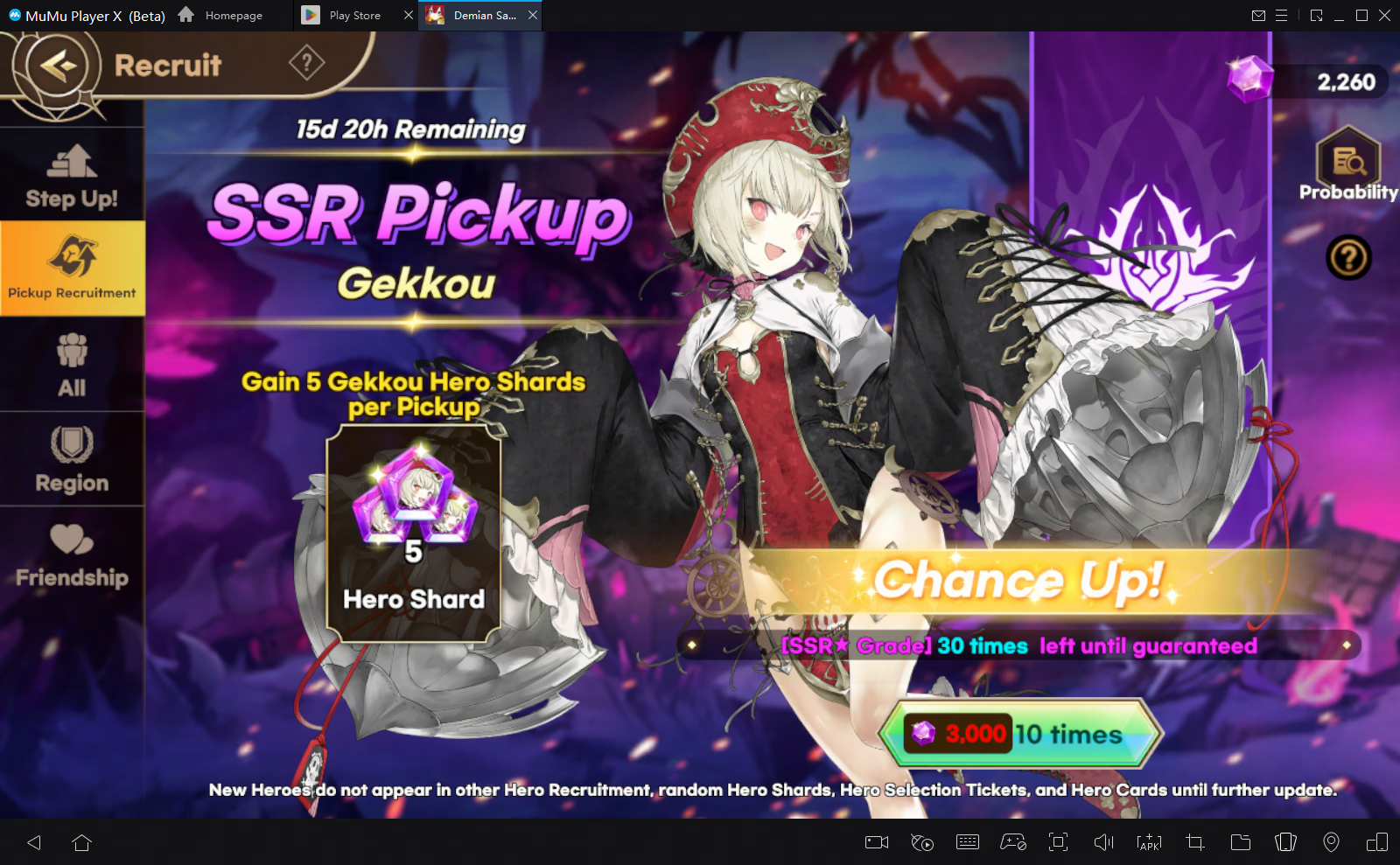
Task: Recruit 10 times for 3,000 gems
Action: coord(1020,733)
